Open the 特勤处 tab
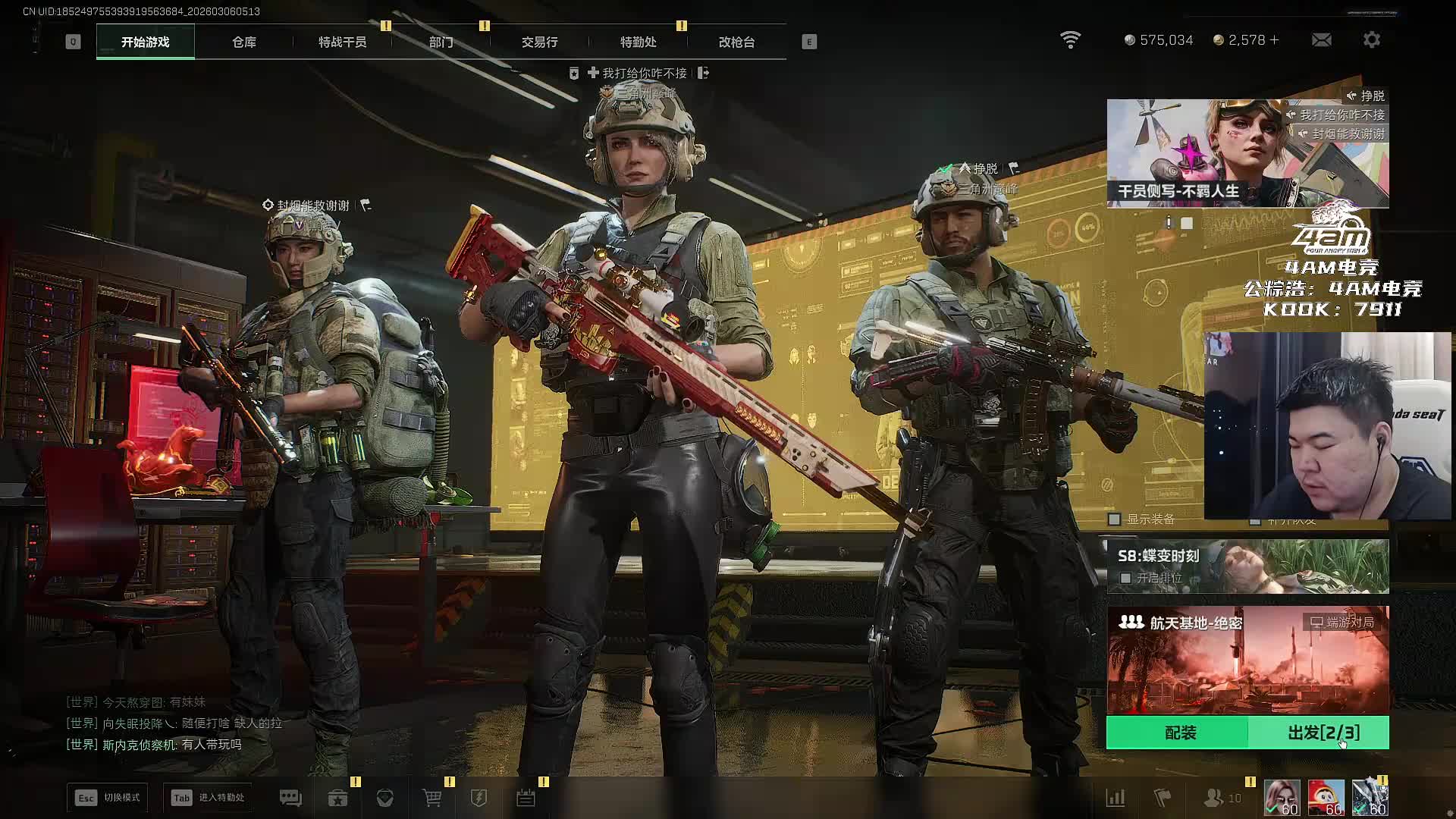The width and height of the screenshot is (1456, 819). click(638, 42)
